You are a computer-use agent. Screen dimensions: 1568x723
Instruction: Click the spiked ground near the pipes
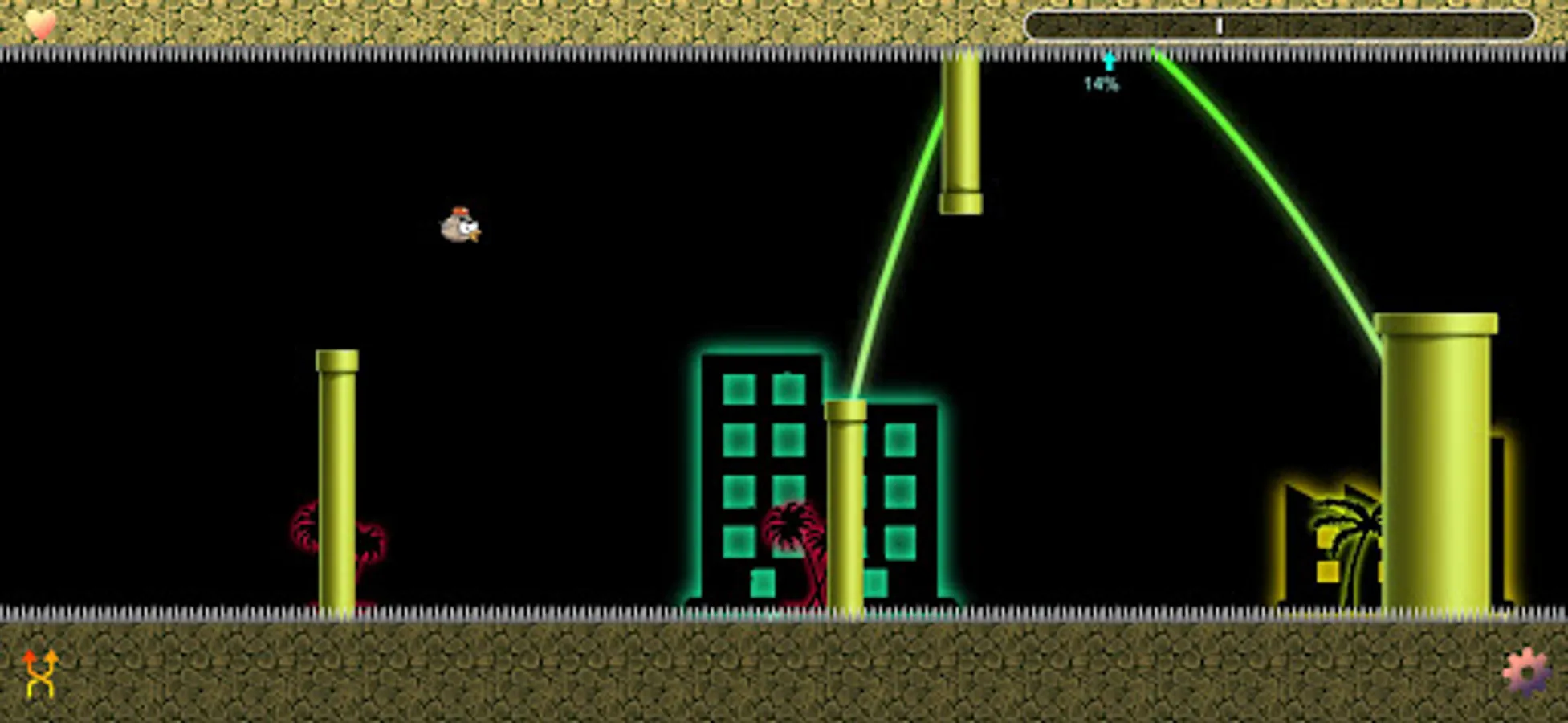[562, 614]
